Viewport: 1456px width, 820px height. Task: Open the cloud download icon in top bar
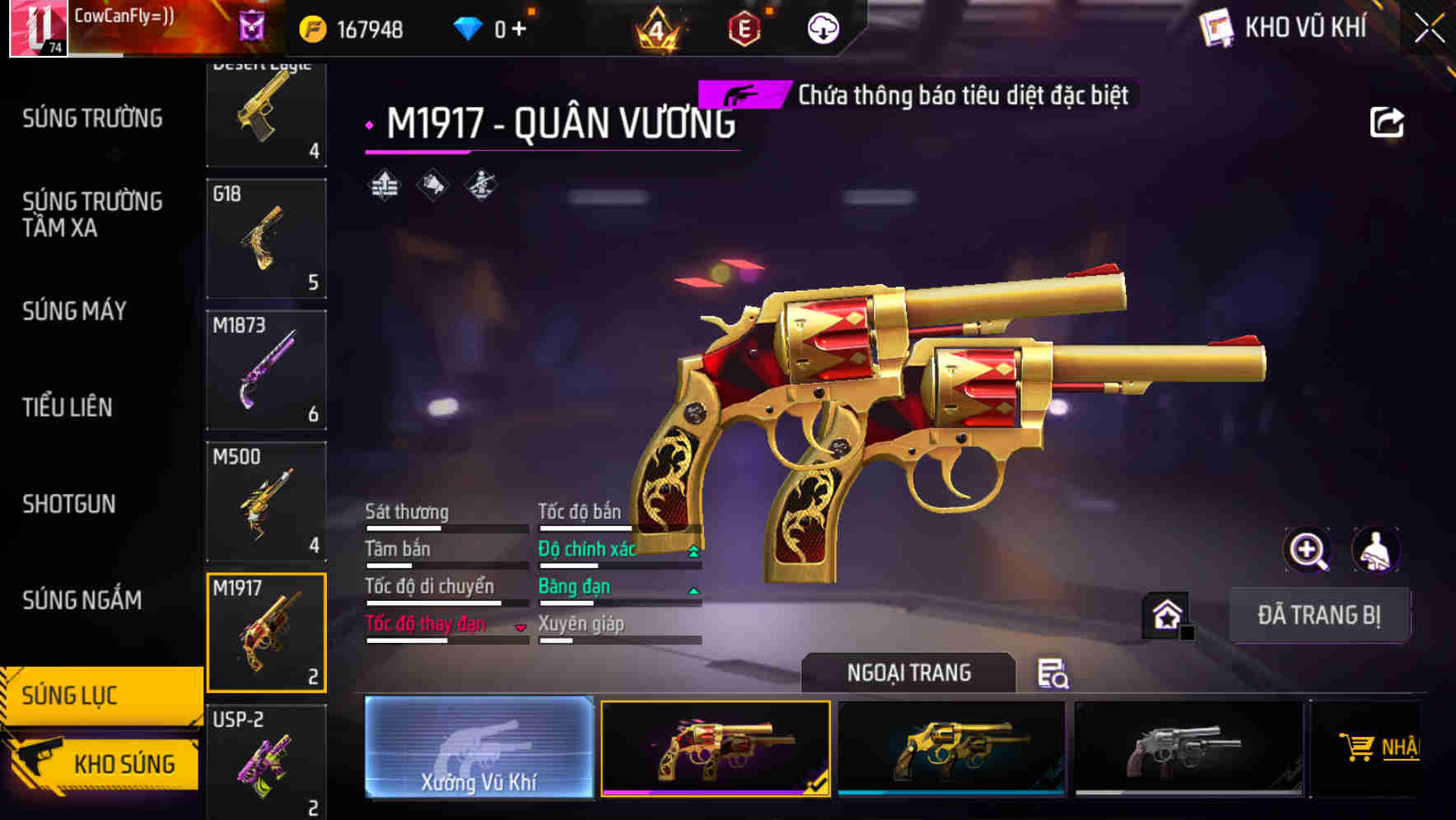822,26
